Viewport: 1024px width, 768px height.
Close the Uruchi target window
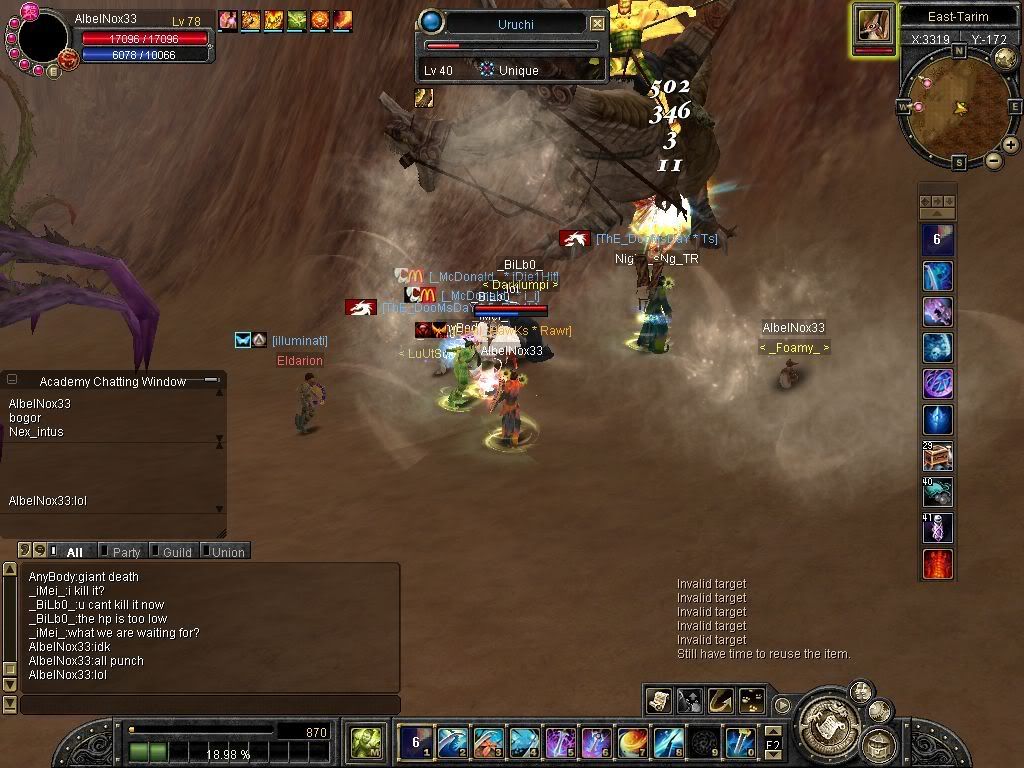coord(597,23)
